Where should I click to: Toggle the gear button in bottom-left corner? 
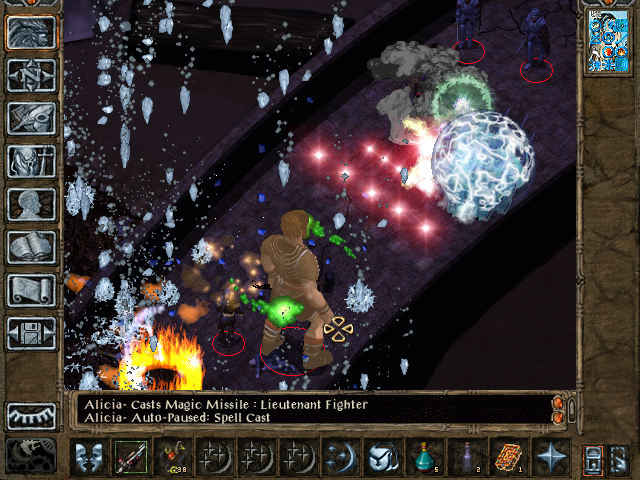pyautogui.click(x=31, y=455)
